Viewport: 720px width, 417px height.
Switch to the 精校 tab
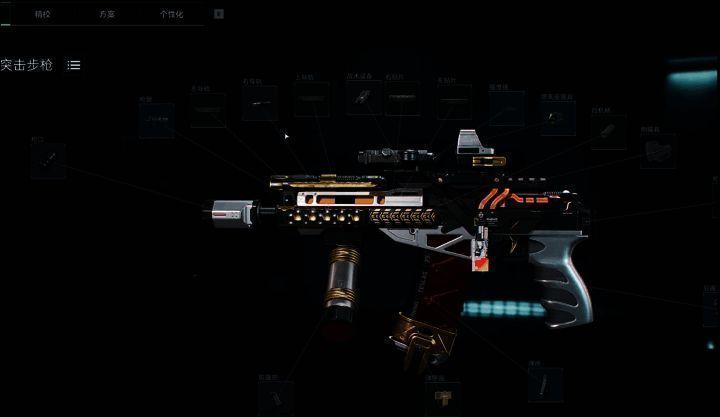click(x=42, y=15)
